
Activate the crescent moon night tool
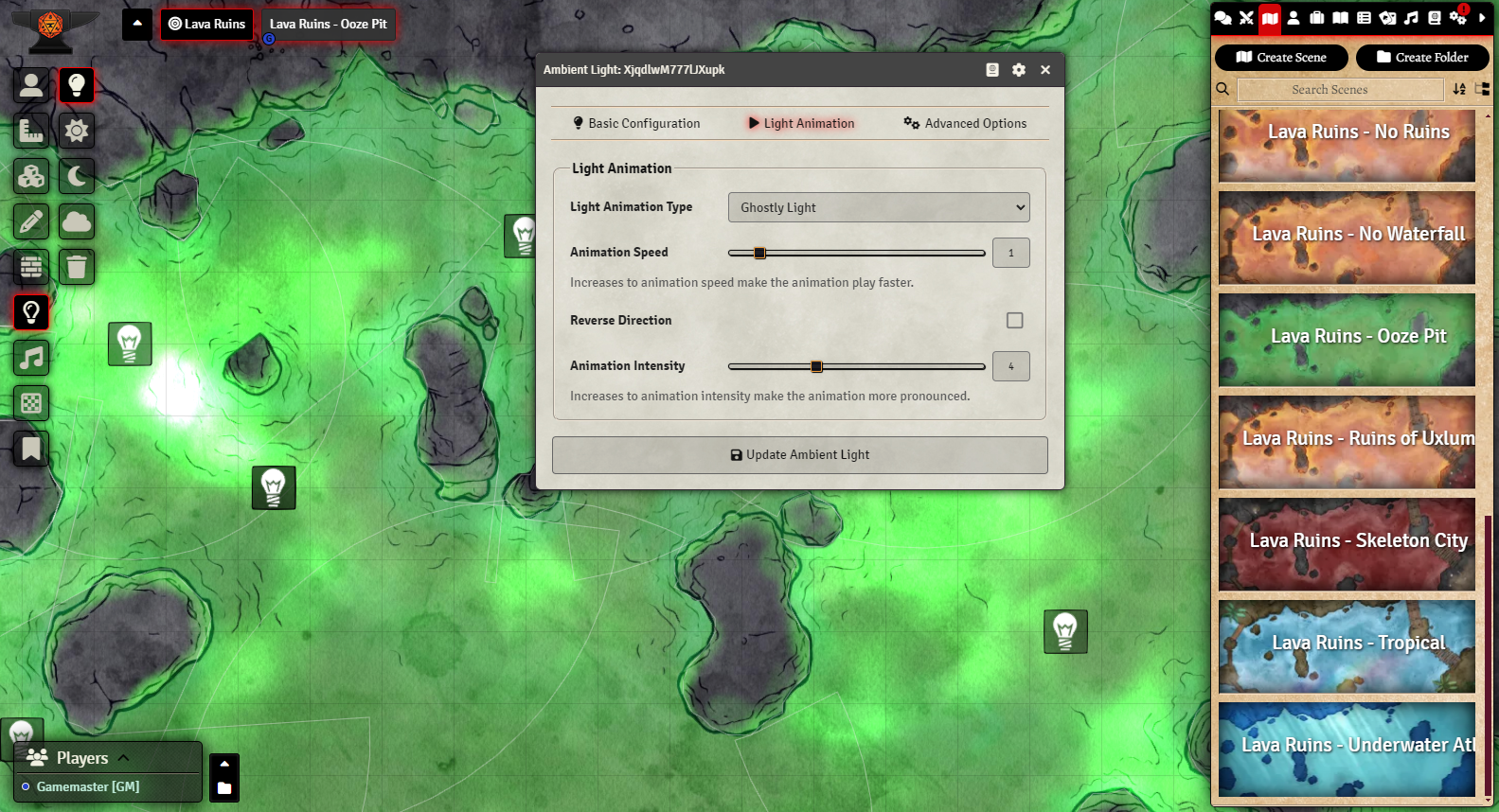[77, 176]
